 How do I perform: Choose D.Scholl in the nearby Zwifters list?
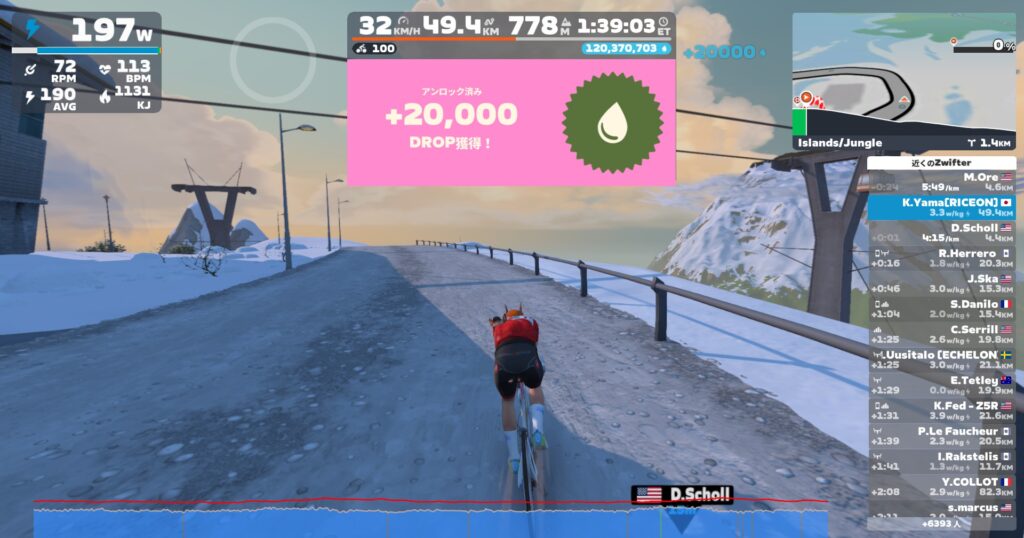click(x=942, y=232)
